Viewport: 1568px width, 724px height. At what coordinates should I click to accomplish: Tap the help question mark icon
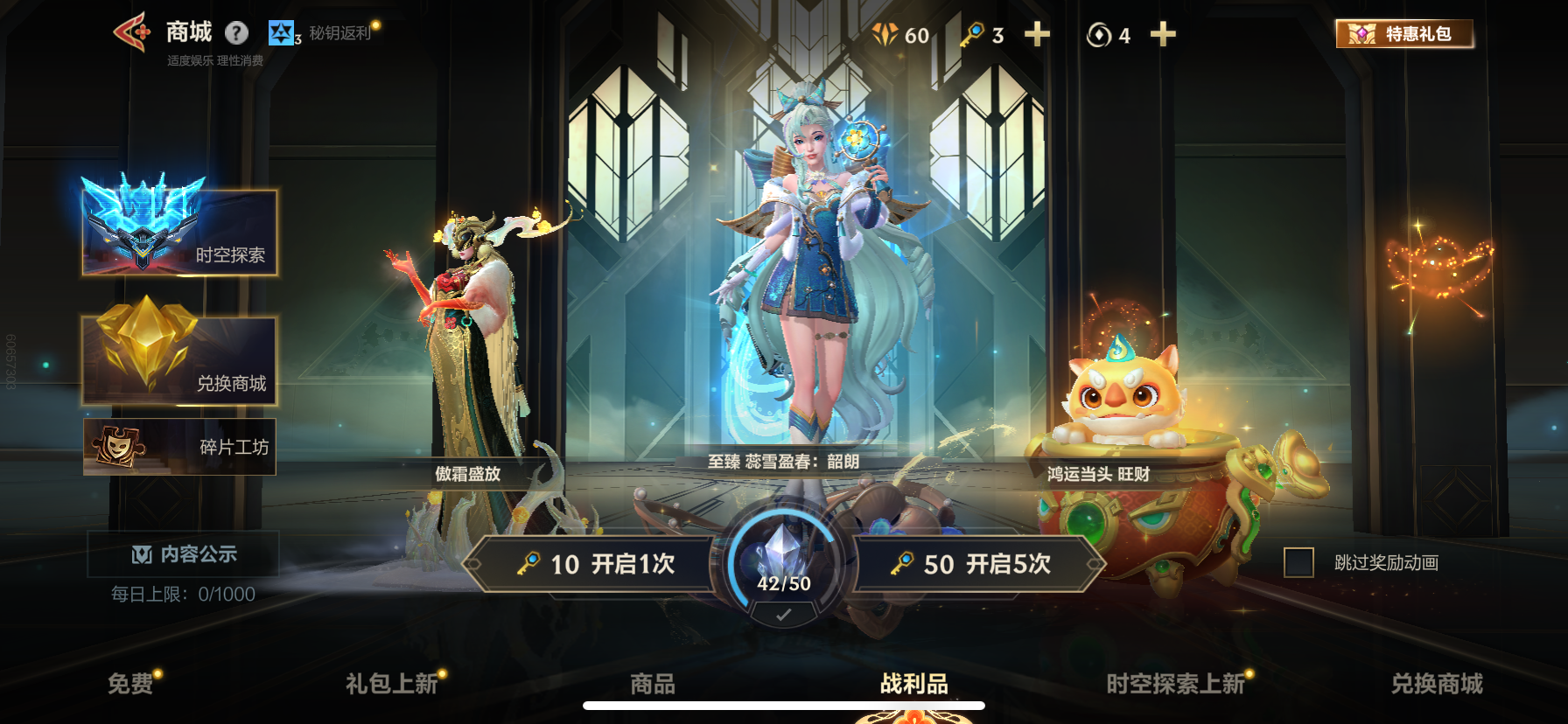pos(234,31)
